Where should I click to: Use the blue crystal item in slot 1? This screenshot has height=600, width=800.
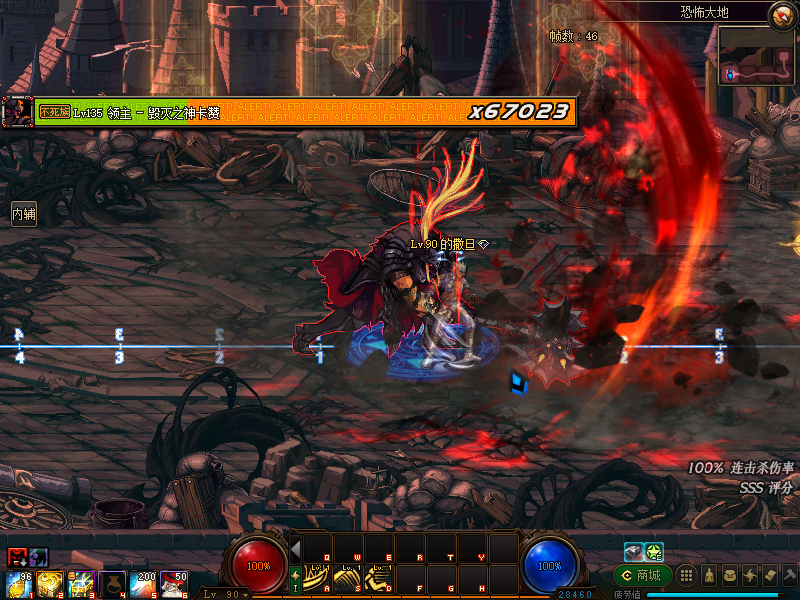pyautogui.click(x=21, y=583)
